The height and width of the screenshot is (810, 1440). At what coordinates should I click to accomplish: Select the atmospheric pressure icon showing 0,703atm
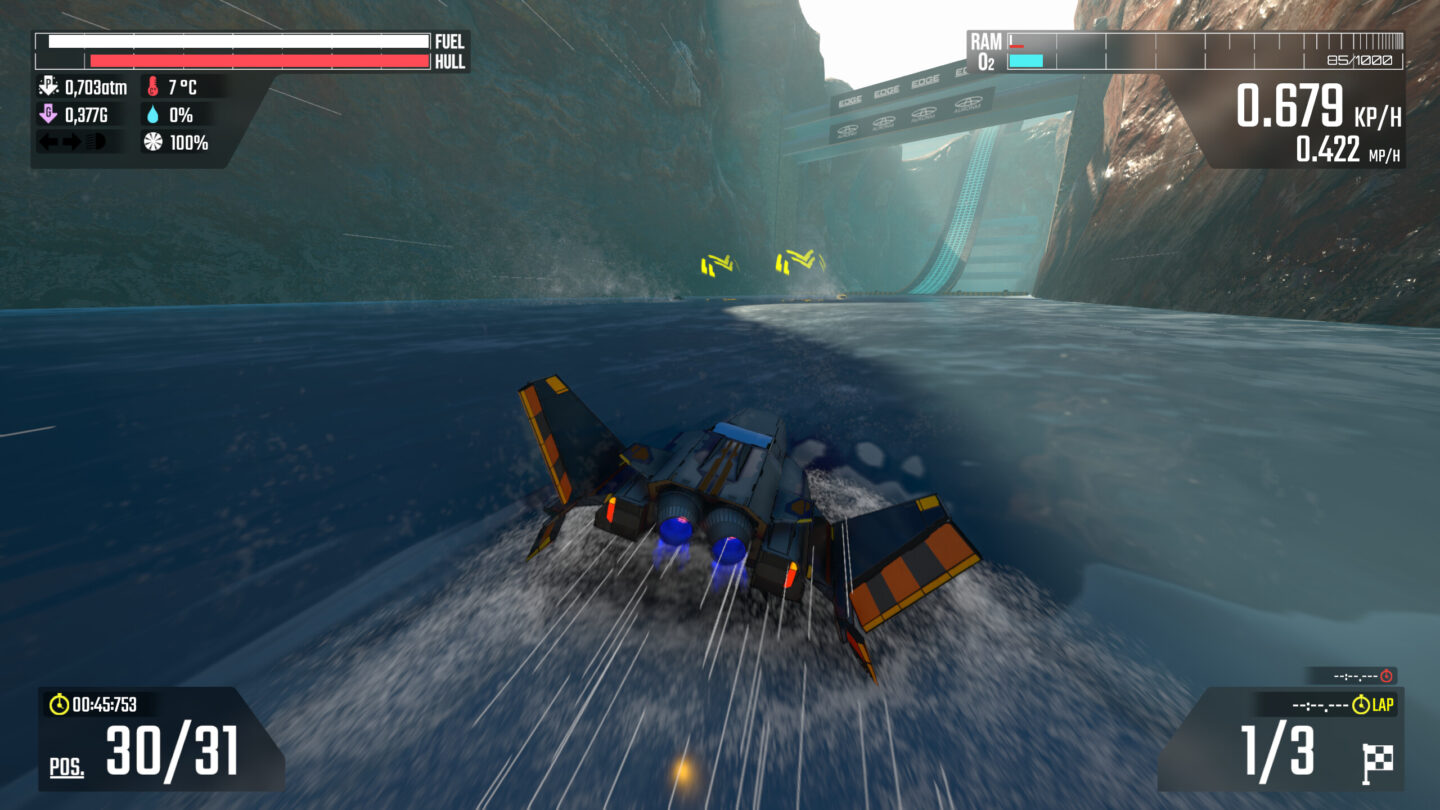(x=48, y=86)
